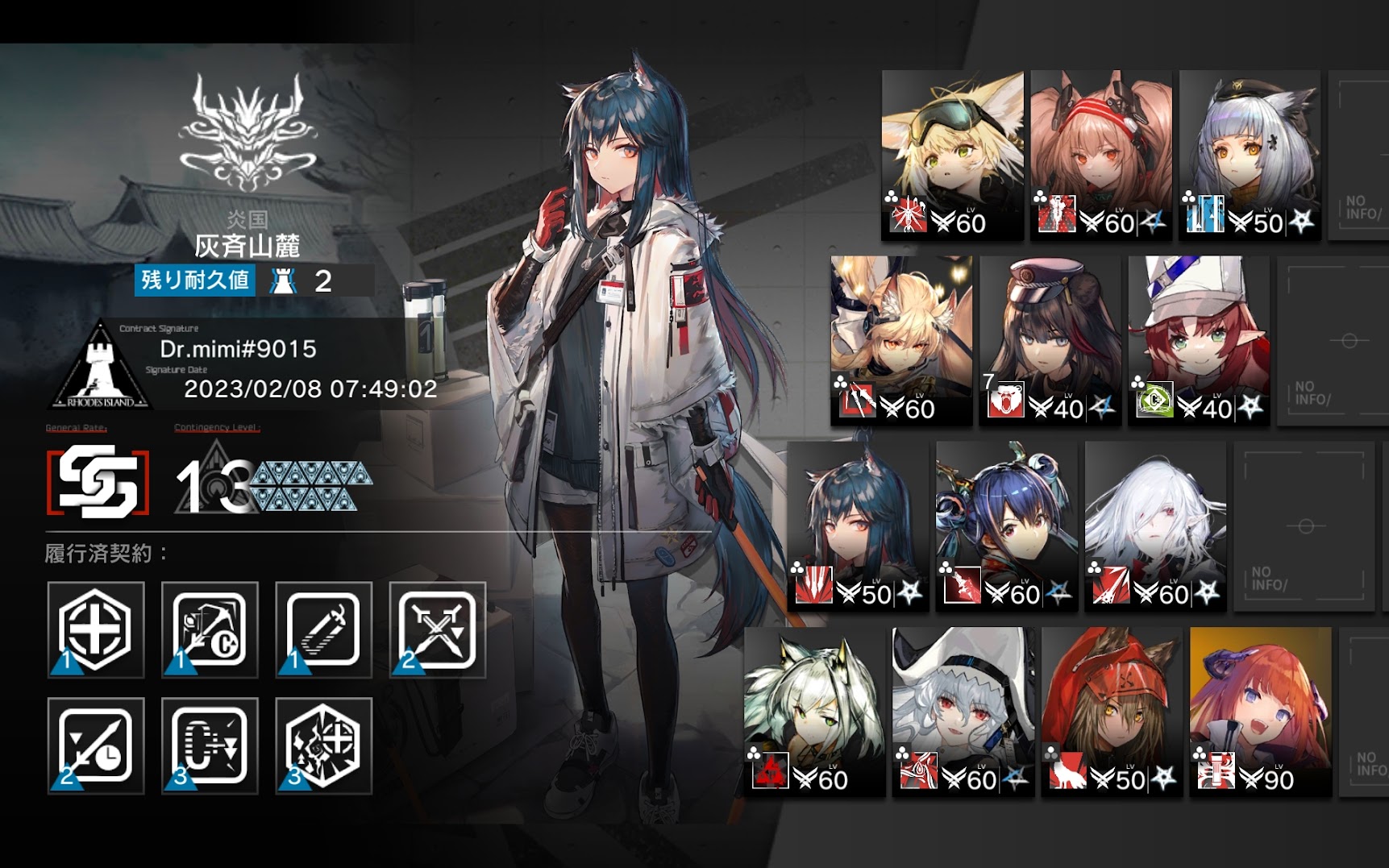Select the card with C coin contract icon
1389x868 pixels.
[210, 629]
